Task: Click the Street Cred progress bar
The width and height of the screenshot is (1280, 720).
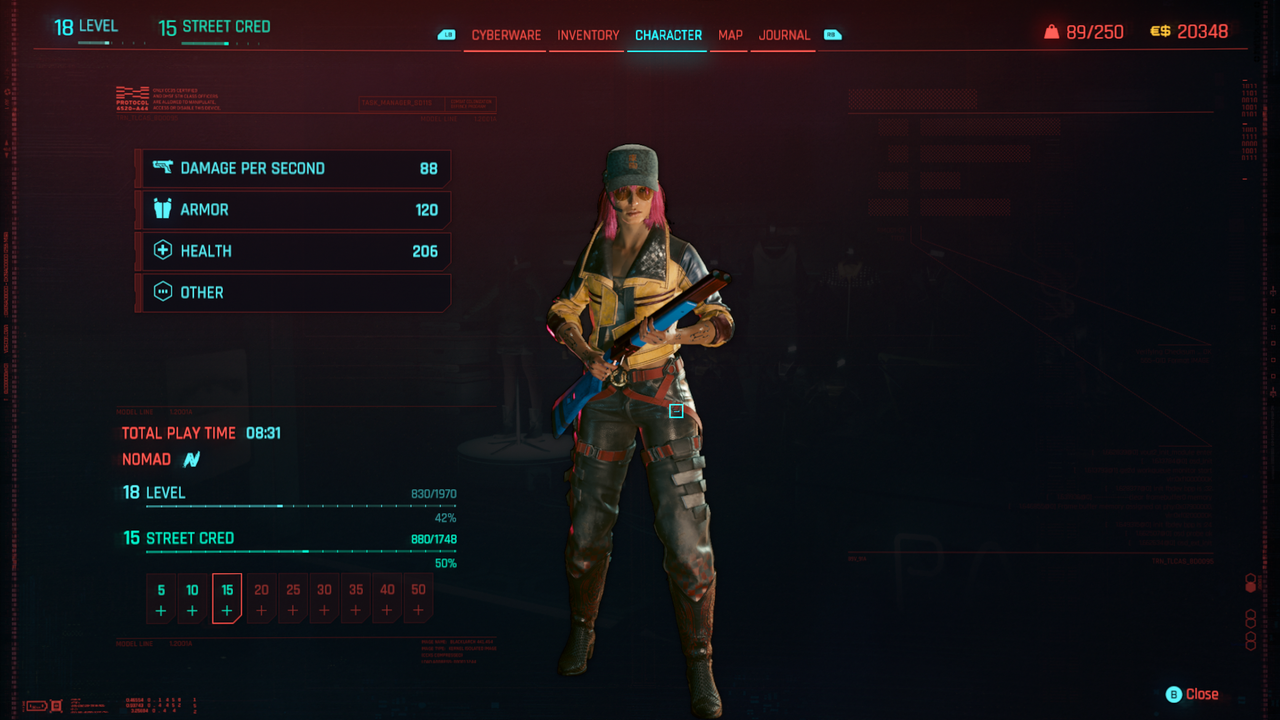Action: [x=300, y=551]
